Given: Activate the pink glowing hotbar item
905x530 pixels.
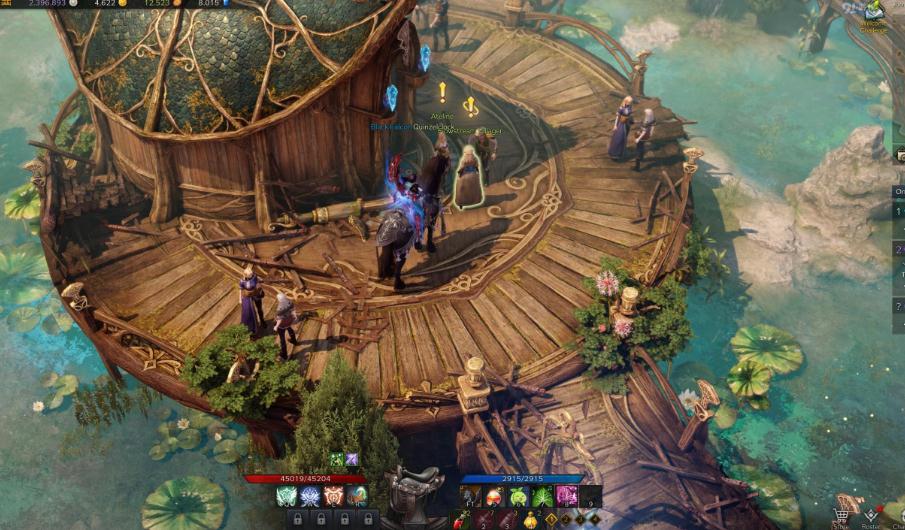Looking at the screenshot, I should tap(567, 497).
